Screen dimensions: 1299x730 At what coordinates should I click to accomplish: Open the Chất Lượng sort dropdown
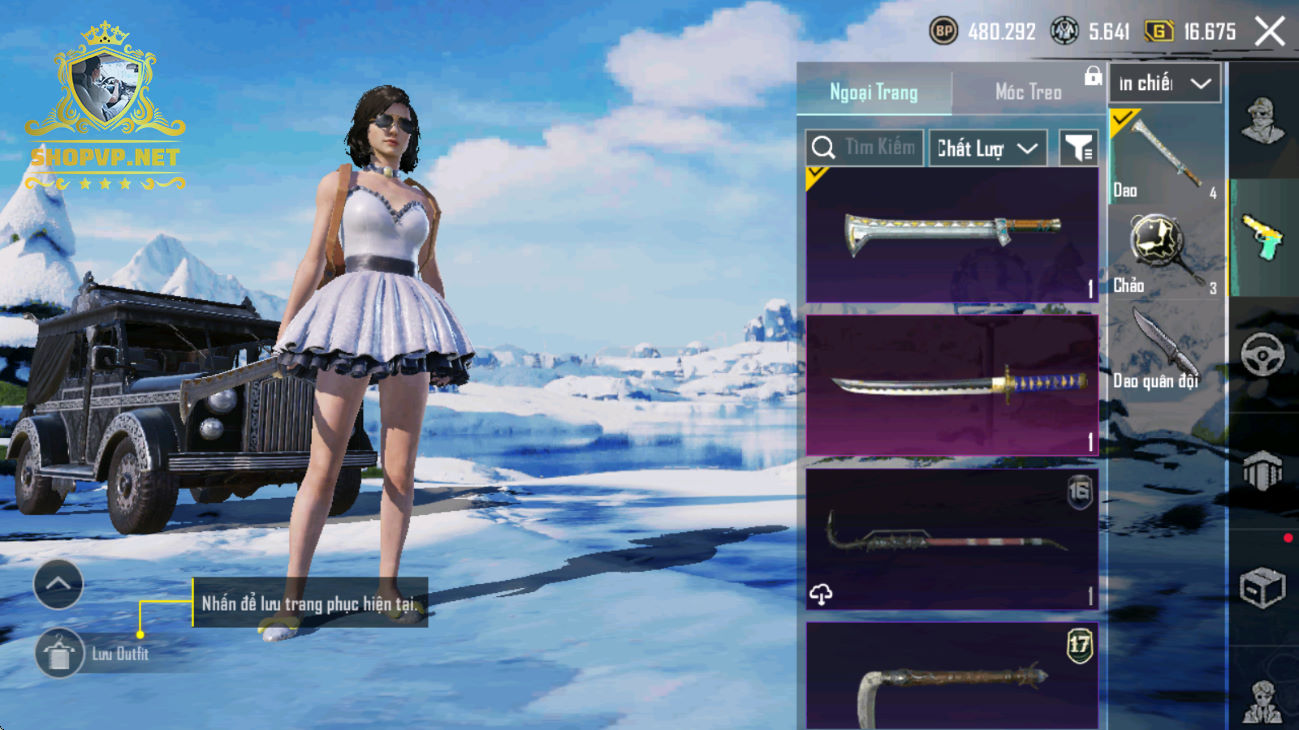pyautogui.click(x=987, y=148)
